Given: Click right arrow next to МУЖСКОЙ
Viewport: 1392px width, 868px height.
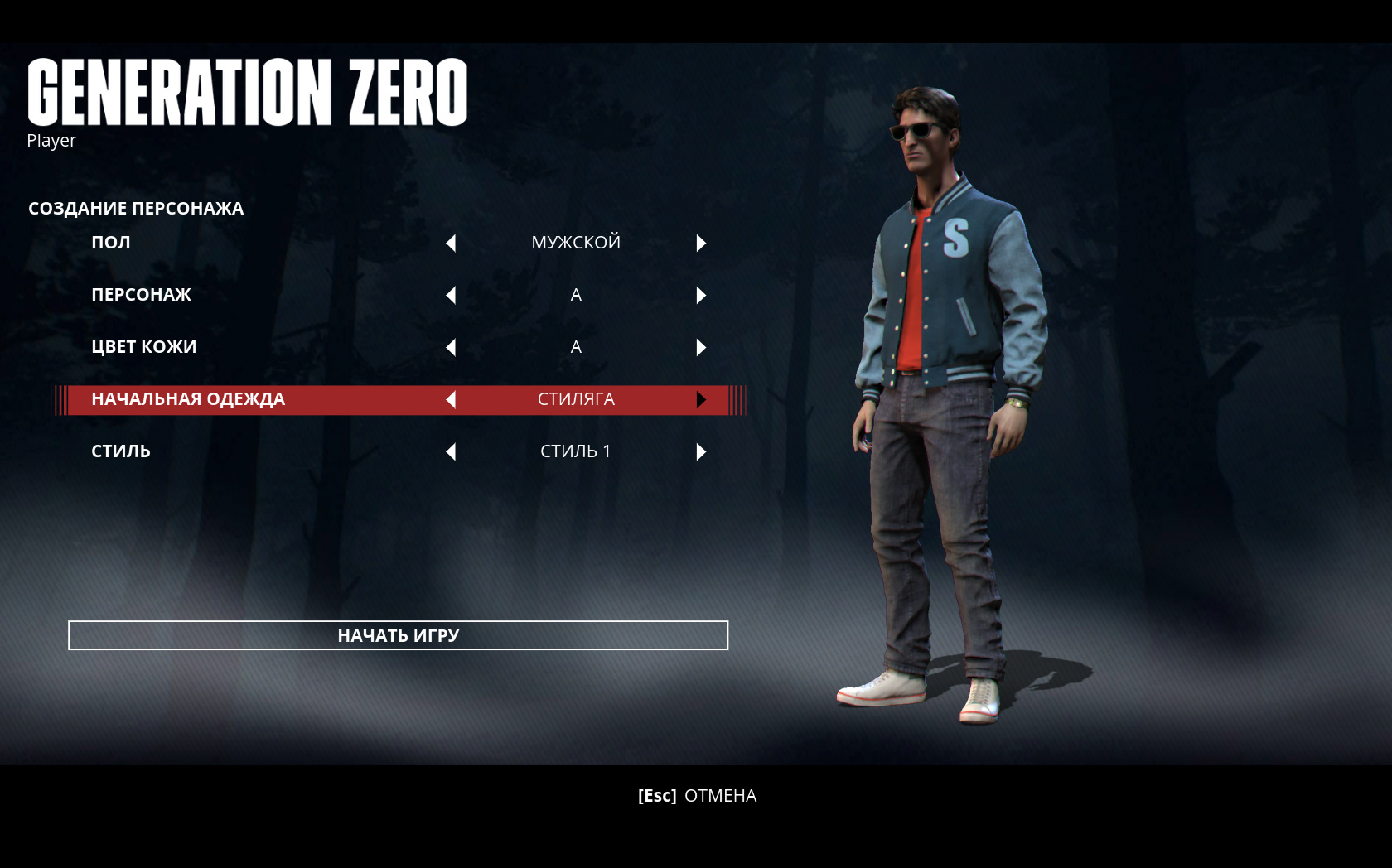Looking at the screenshot, I should pos(701,243).
